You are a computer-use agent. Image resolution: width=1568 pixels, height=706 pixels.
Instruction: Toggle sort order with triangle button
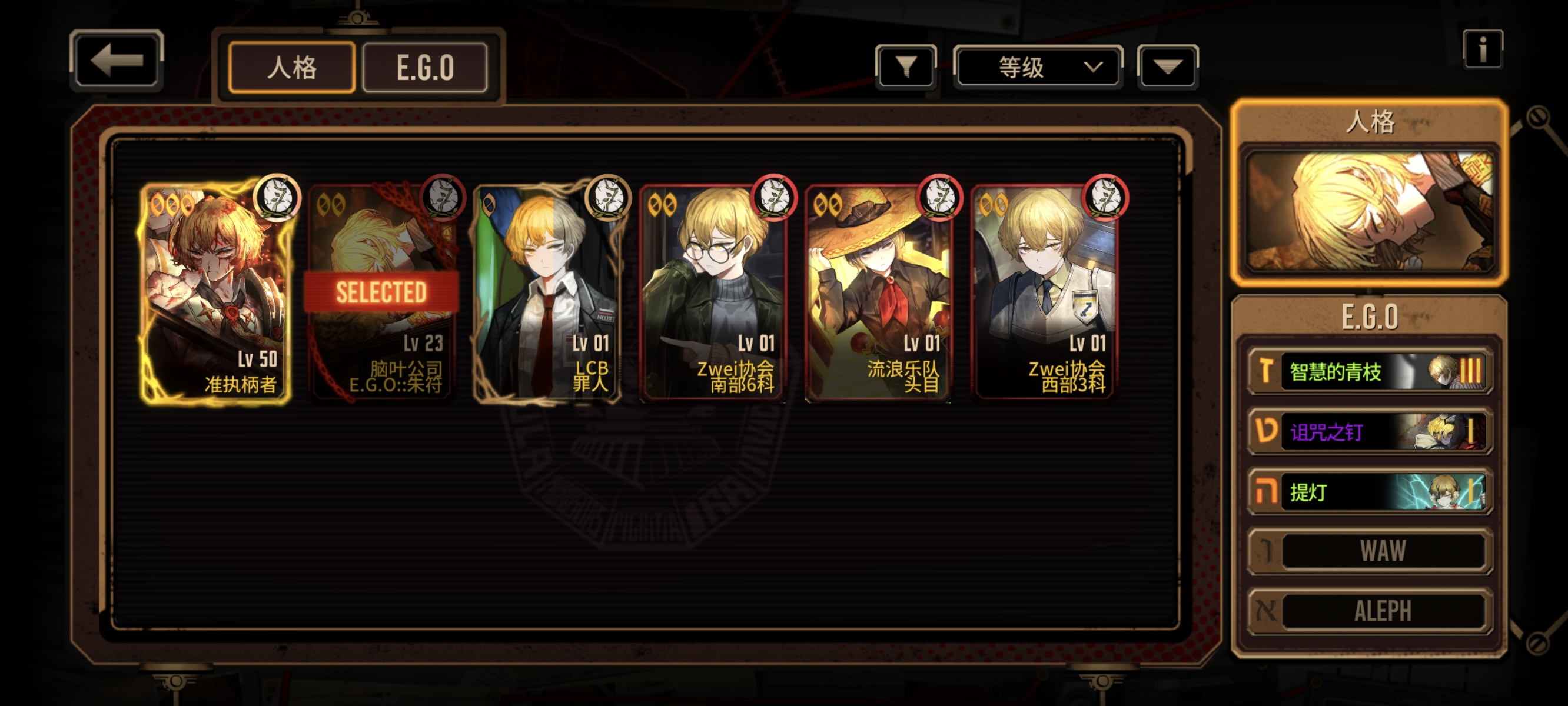[x=1167, y=67]
